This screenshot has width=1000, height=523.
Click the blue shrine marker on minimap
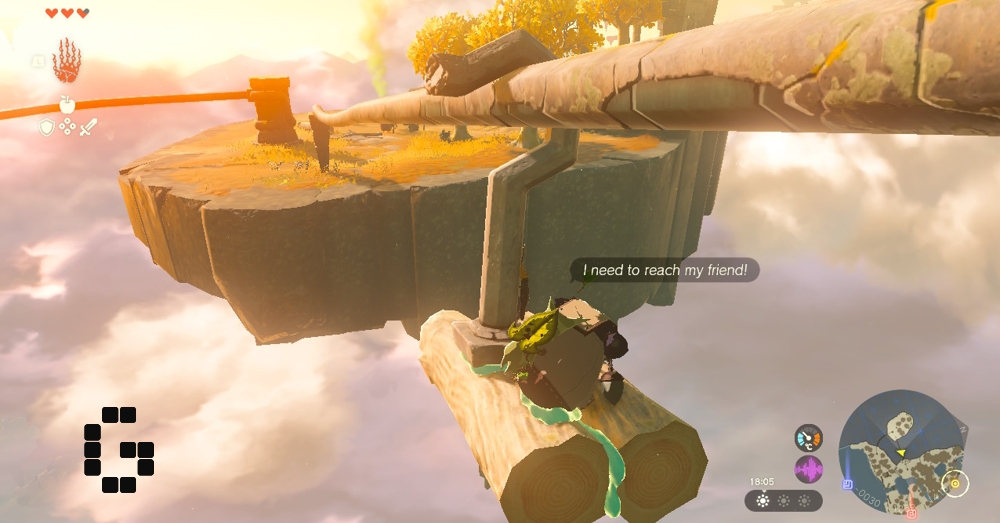(847, 485)
